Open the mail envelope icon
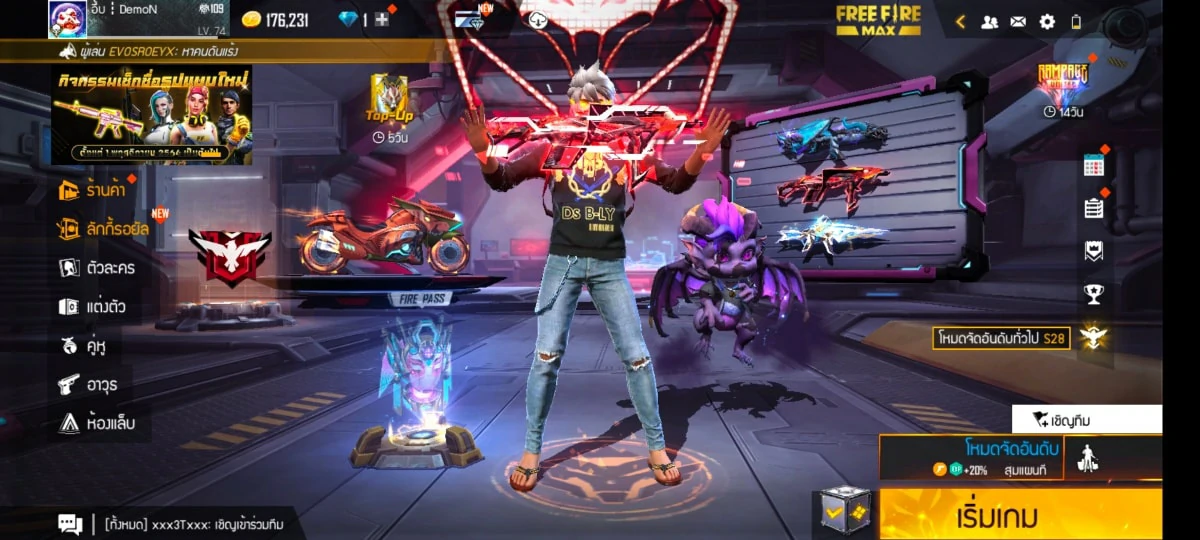 [1018, 21]
